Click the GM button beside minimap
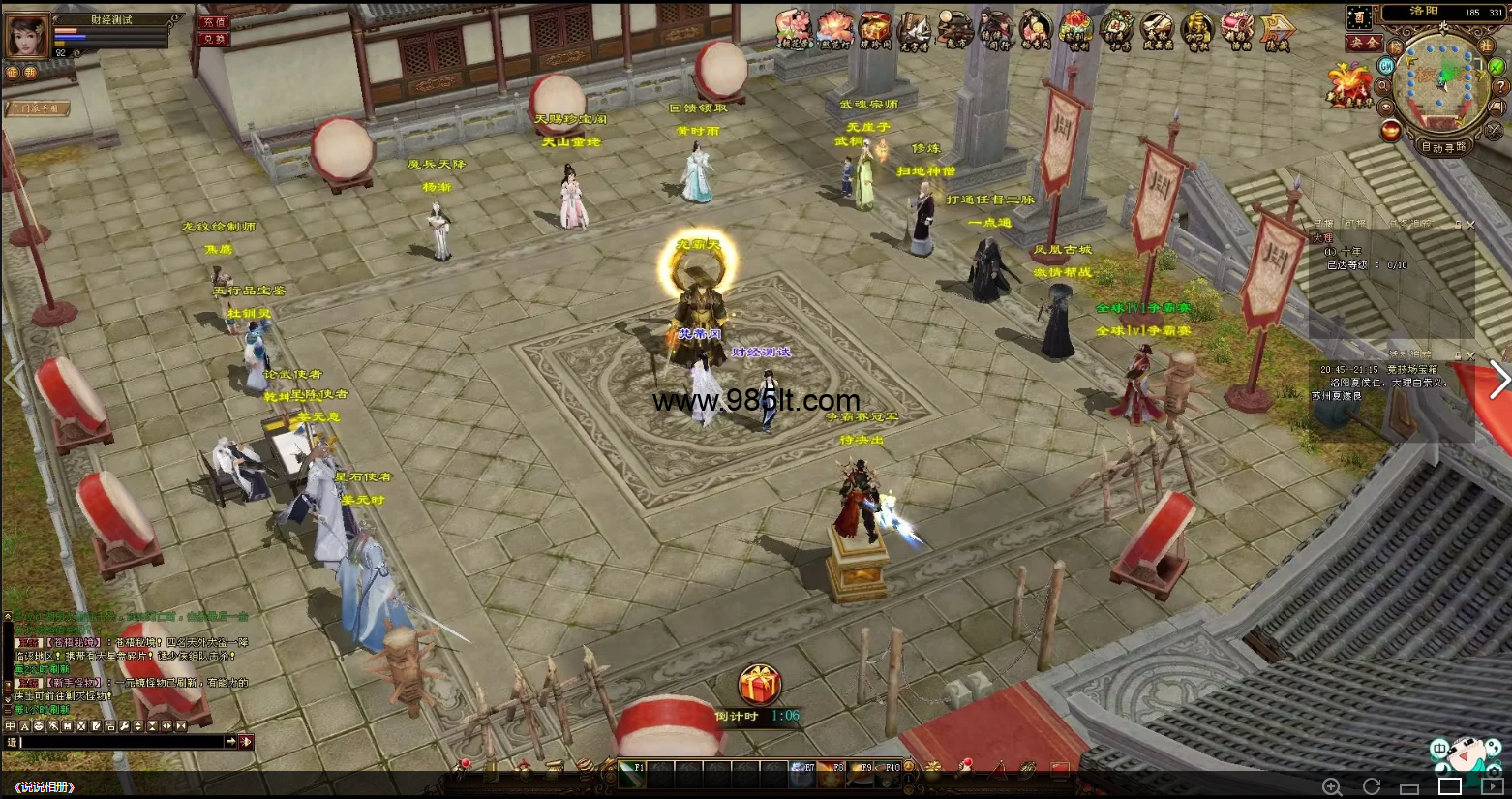The height and width of the screenshot is (799, 1512). [x=1386, y=66]
